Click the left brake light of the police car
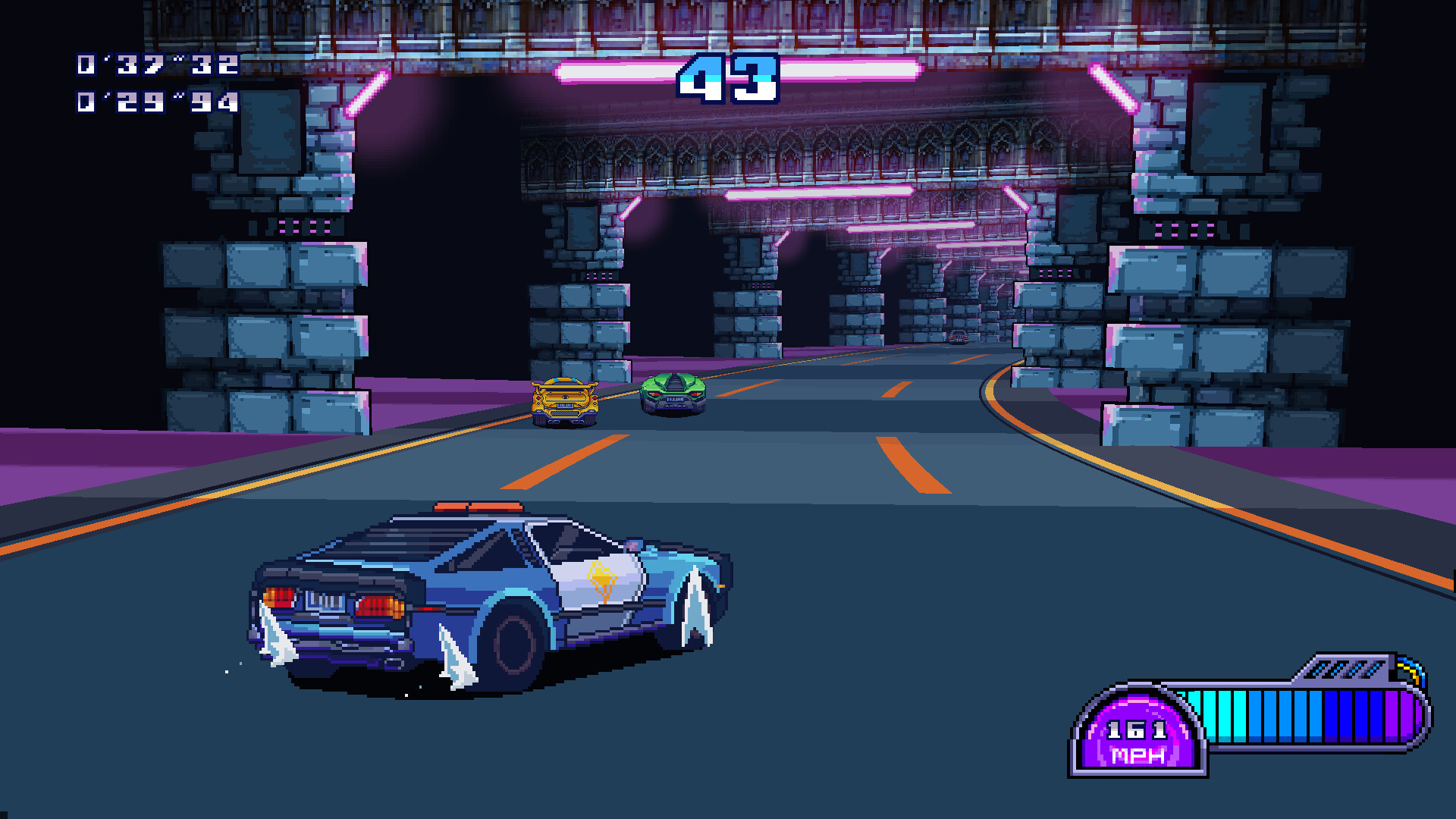 pos(279,598)
